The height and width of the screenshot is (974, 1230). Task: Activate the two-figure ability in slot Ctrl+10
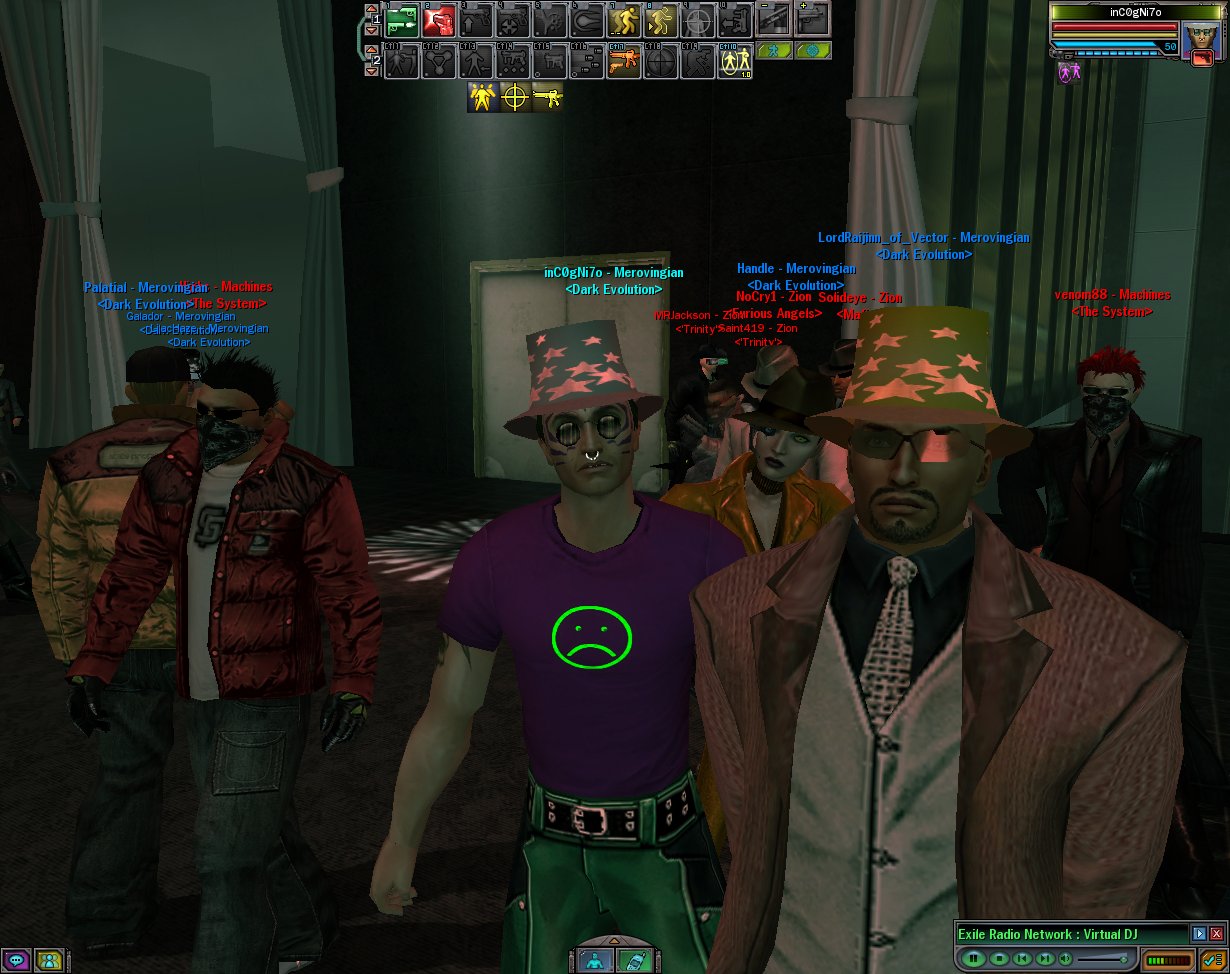[735, 62]
